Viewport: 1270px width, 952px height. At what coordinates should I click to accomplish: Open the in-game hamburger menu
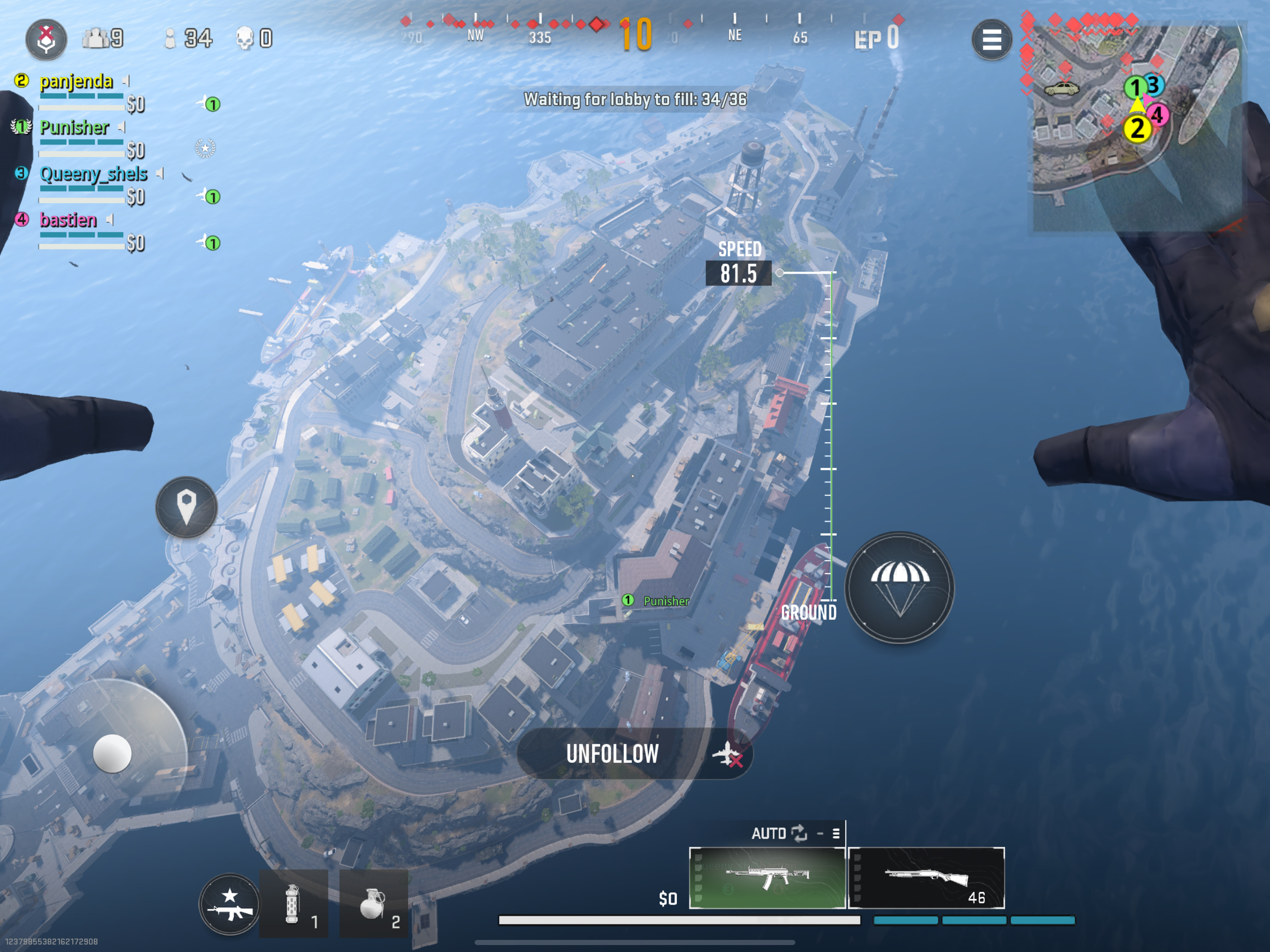tap(991, 40)
